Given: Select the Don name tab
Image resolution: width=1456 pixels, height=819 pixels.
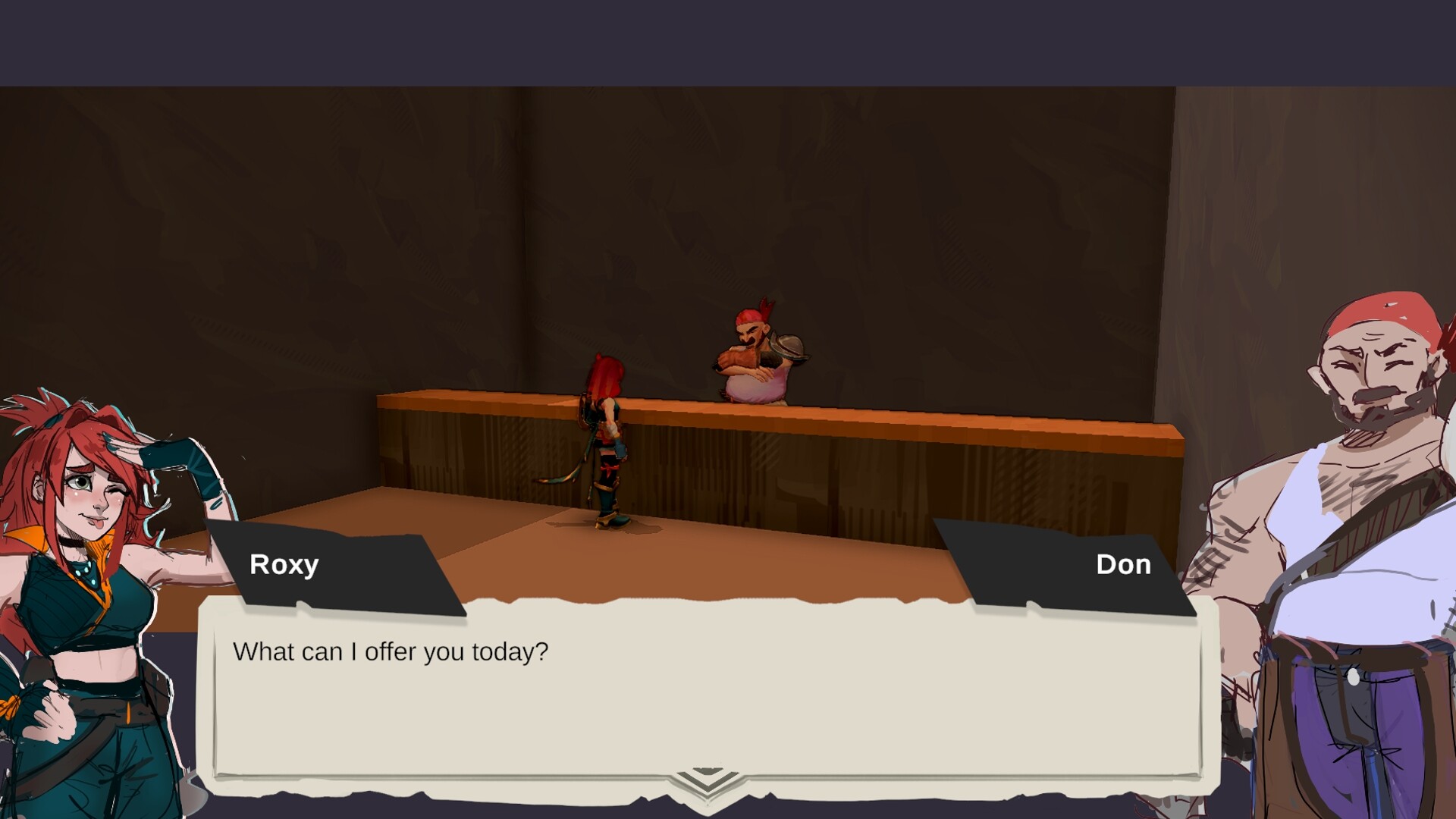Looking at the screenshot, I should pyautogui.click(x=1123, y=564).
